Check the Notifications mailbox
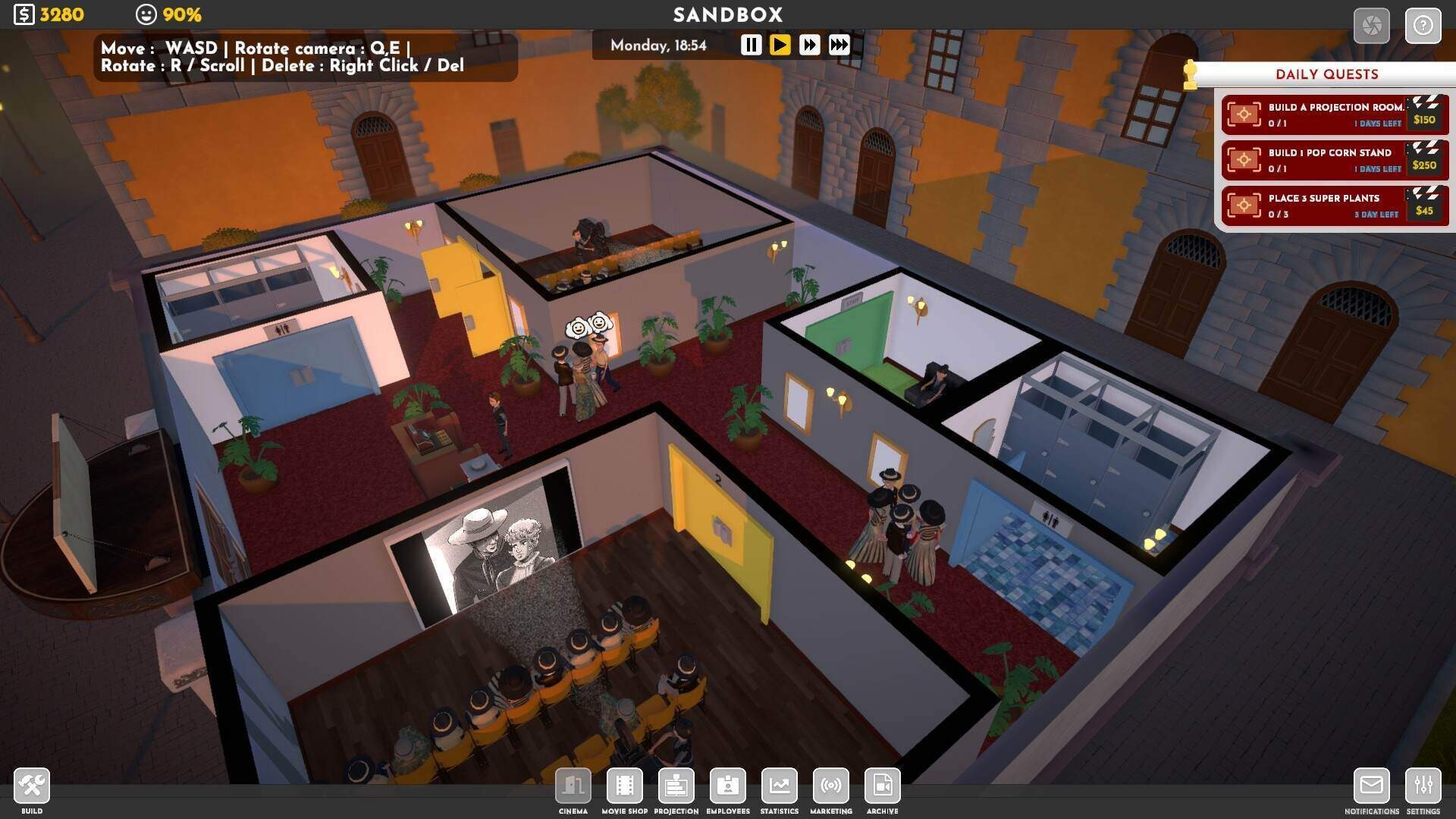1456x819 pixels. click(x=1371, y=786)
